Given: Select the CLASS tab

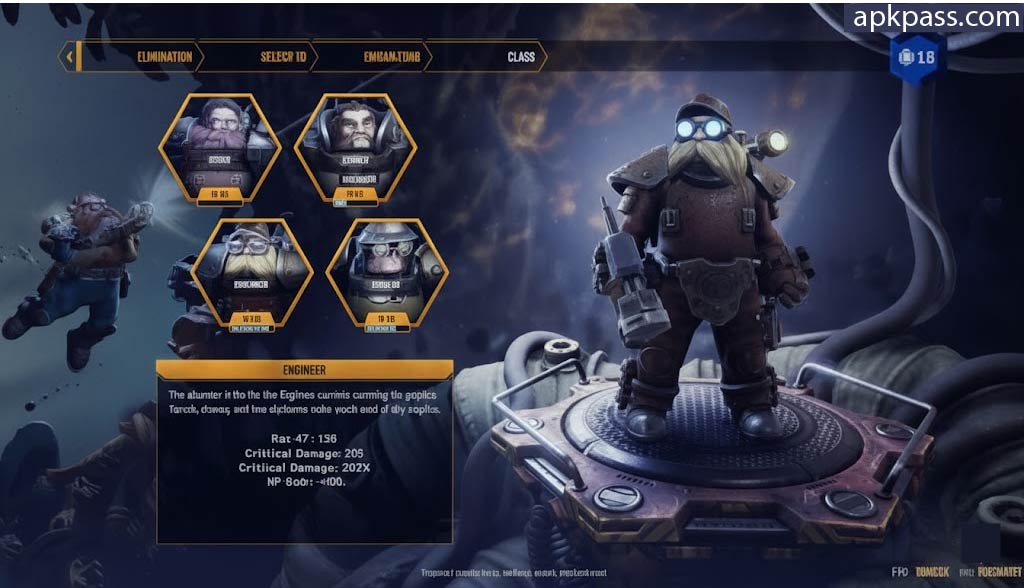Looking at the screenshot, I should coord(521,57).
